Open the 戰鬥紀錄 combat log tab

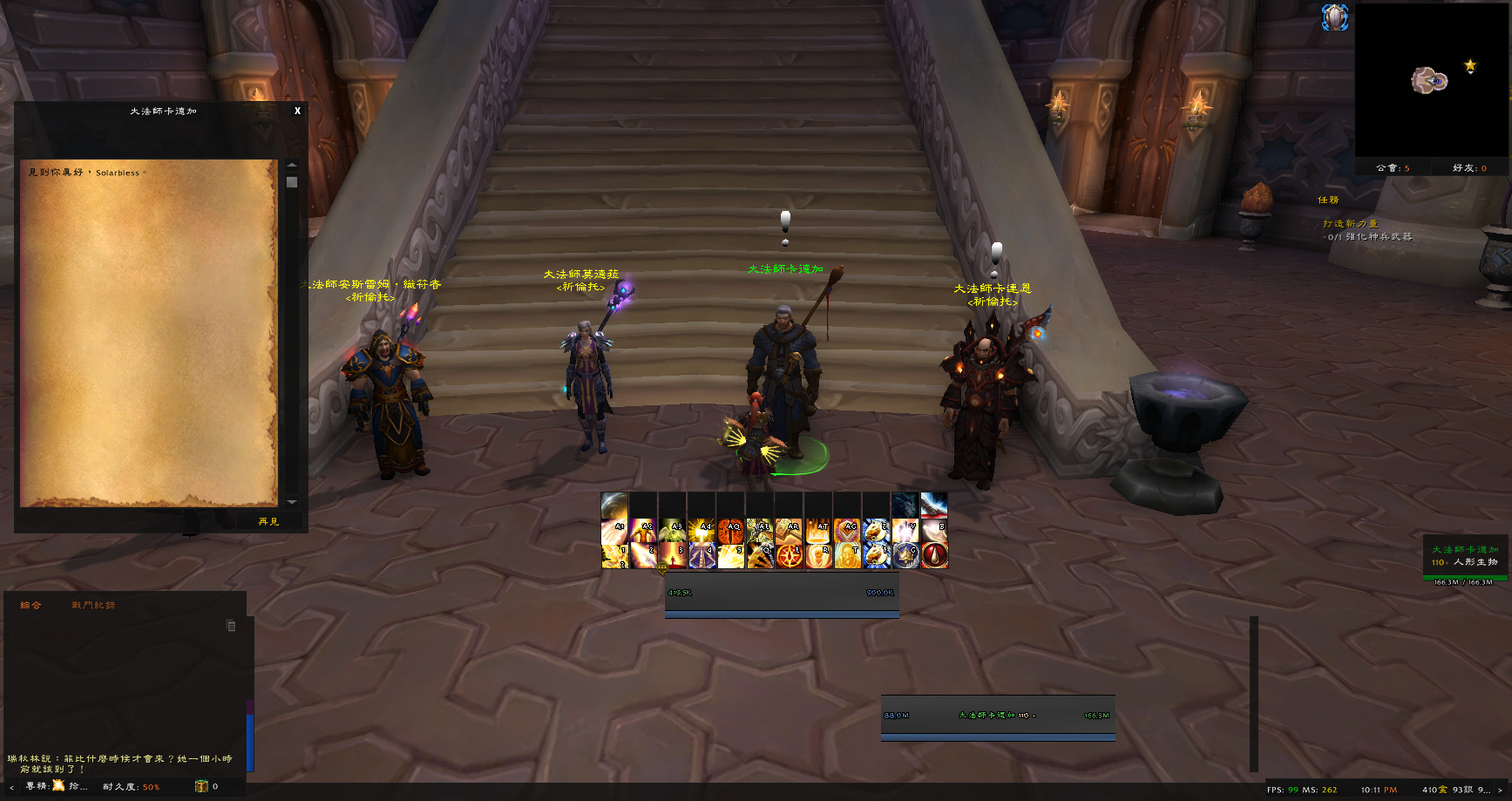tap(93, 605)
